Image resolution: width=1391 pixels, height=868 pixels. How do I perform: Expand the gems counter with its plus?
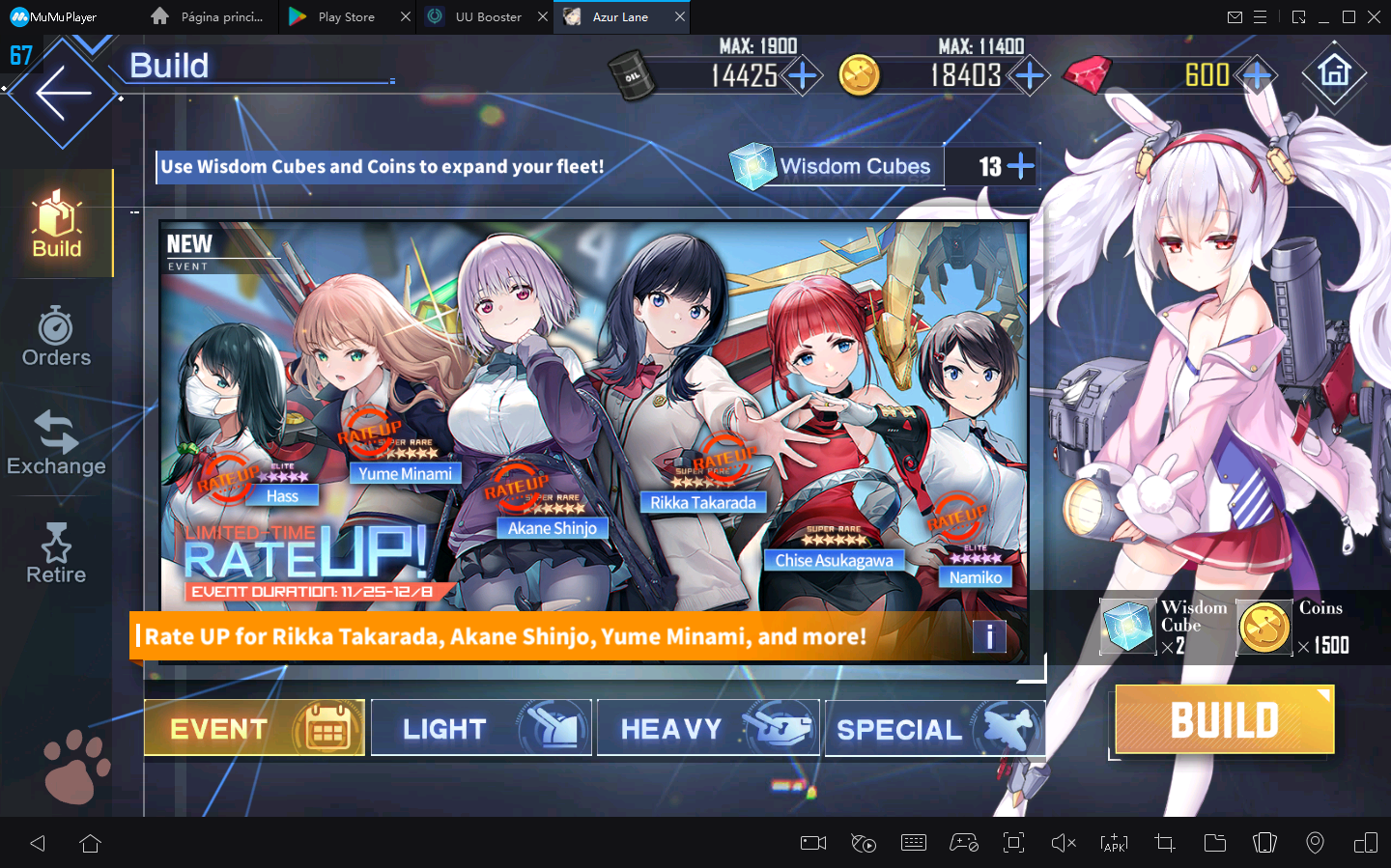point(1257,74)
